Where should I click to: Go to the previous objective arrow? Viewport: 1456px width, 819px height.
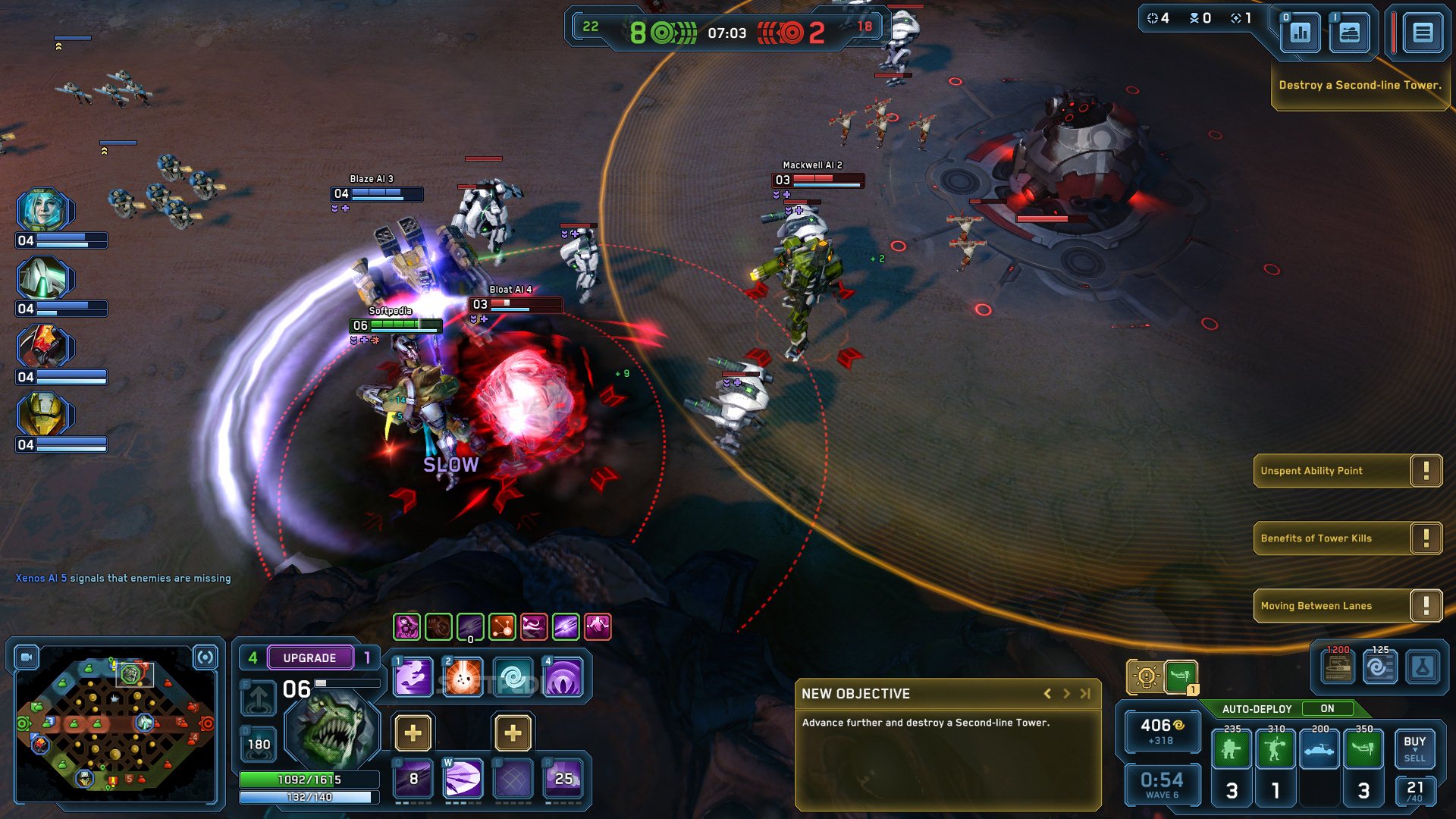click(x=1047, y=693)
